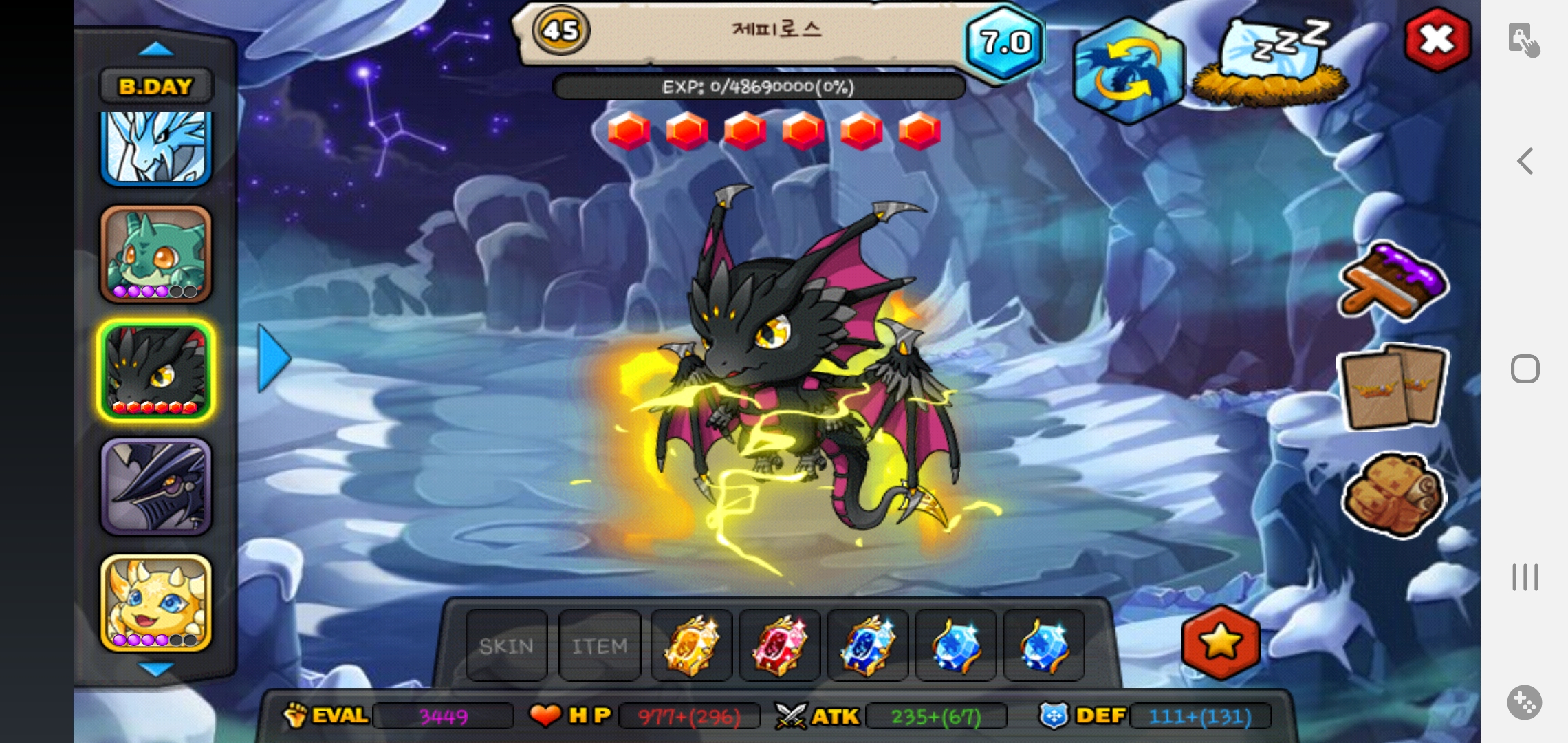Open the SKIN slot
The image size is (1568, 743).
(x=507, y=646)
